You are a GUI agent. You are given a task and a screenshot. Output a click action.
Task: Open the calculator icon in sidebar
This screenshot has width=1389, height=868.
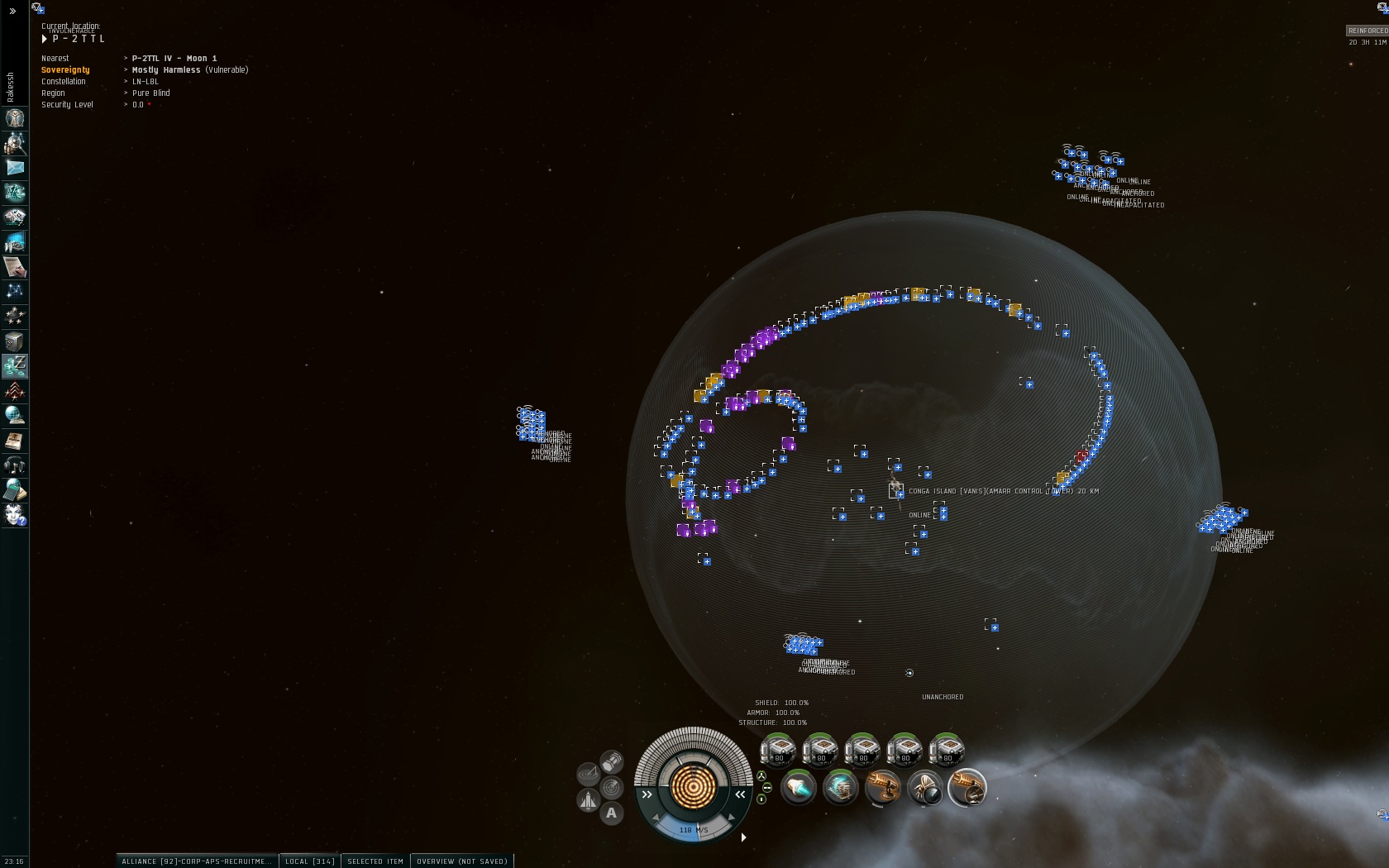click(x=15, y=490)
